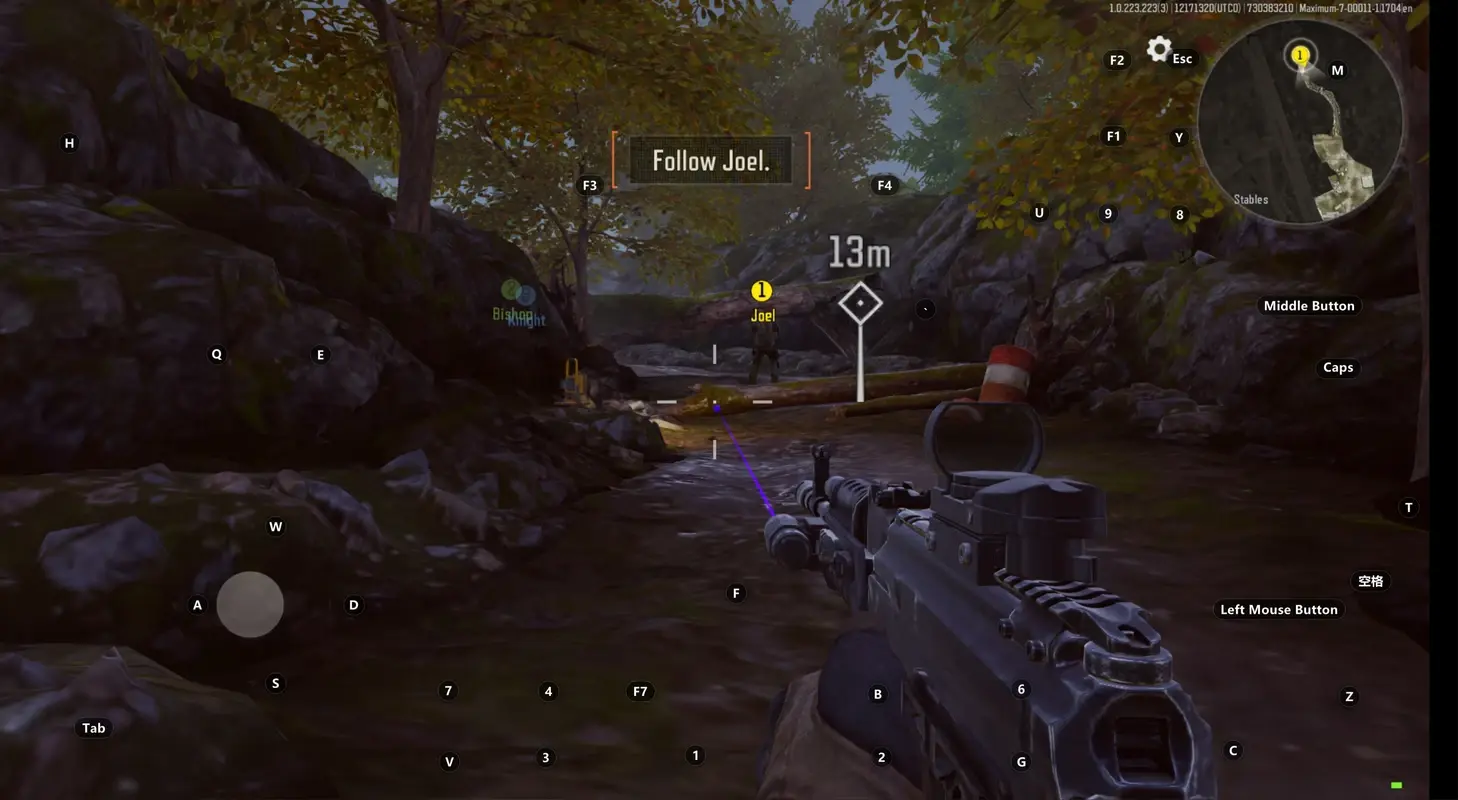
Task: Click the yellow objective 1 marker on minimap
Action: (x=1300, y=54)
